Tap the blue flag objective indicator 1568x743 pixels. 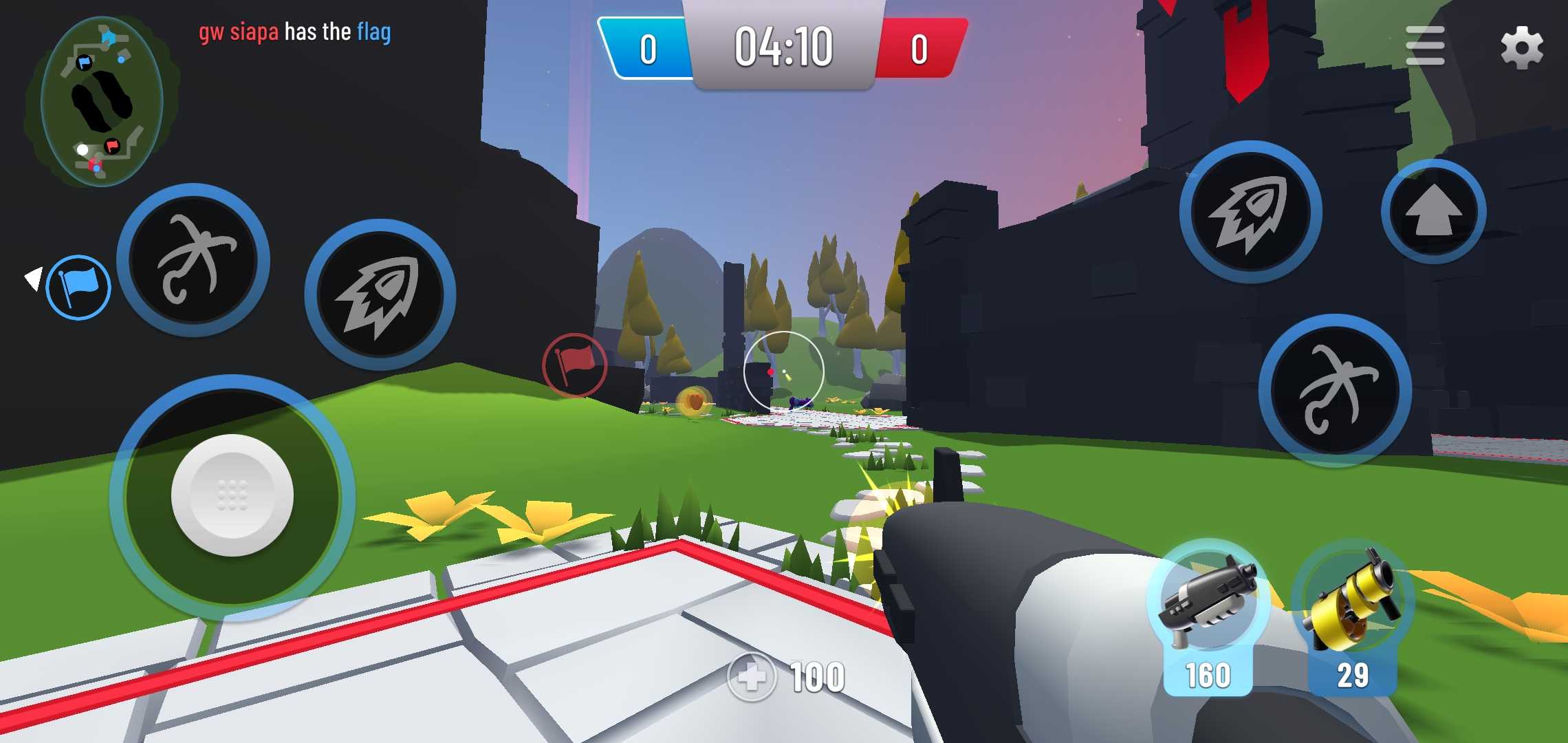click(x=78, y=287)
